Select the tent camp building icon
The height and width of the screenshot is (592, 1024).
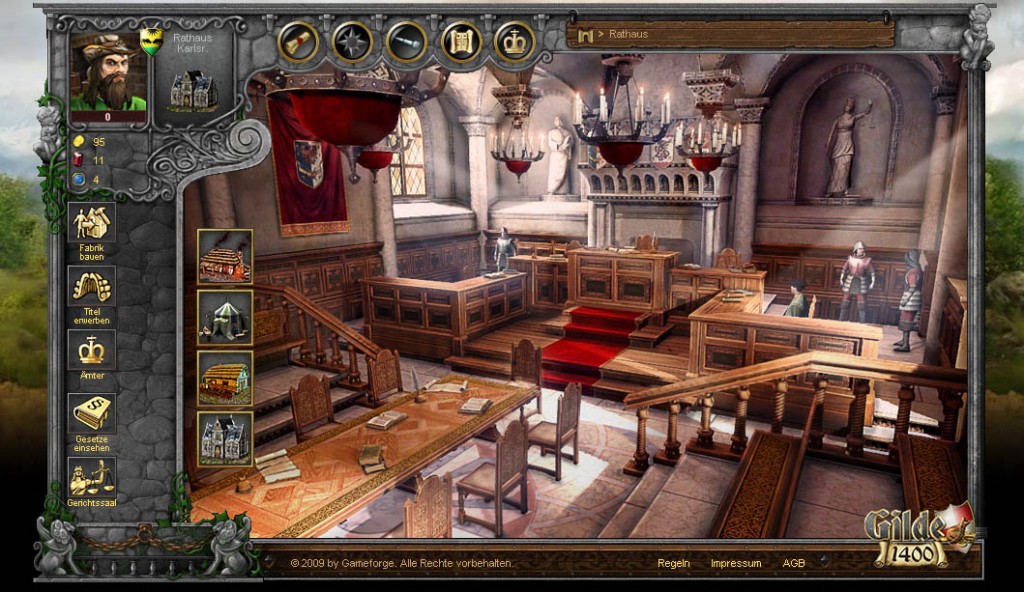(224, 317)
